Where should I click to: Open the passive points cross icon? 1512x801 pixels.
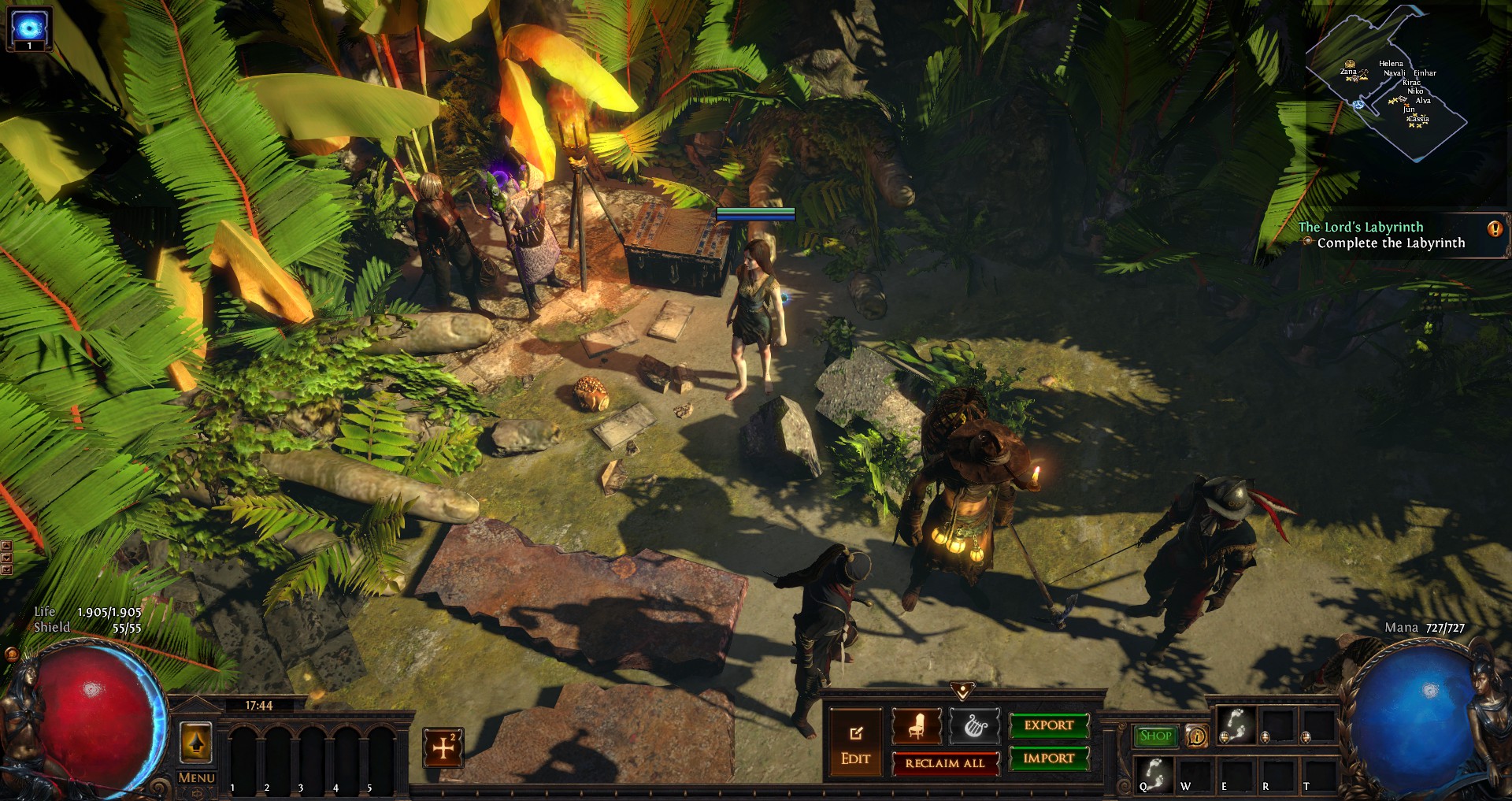(443, 747)
